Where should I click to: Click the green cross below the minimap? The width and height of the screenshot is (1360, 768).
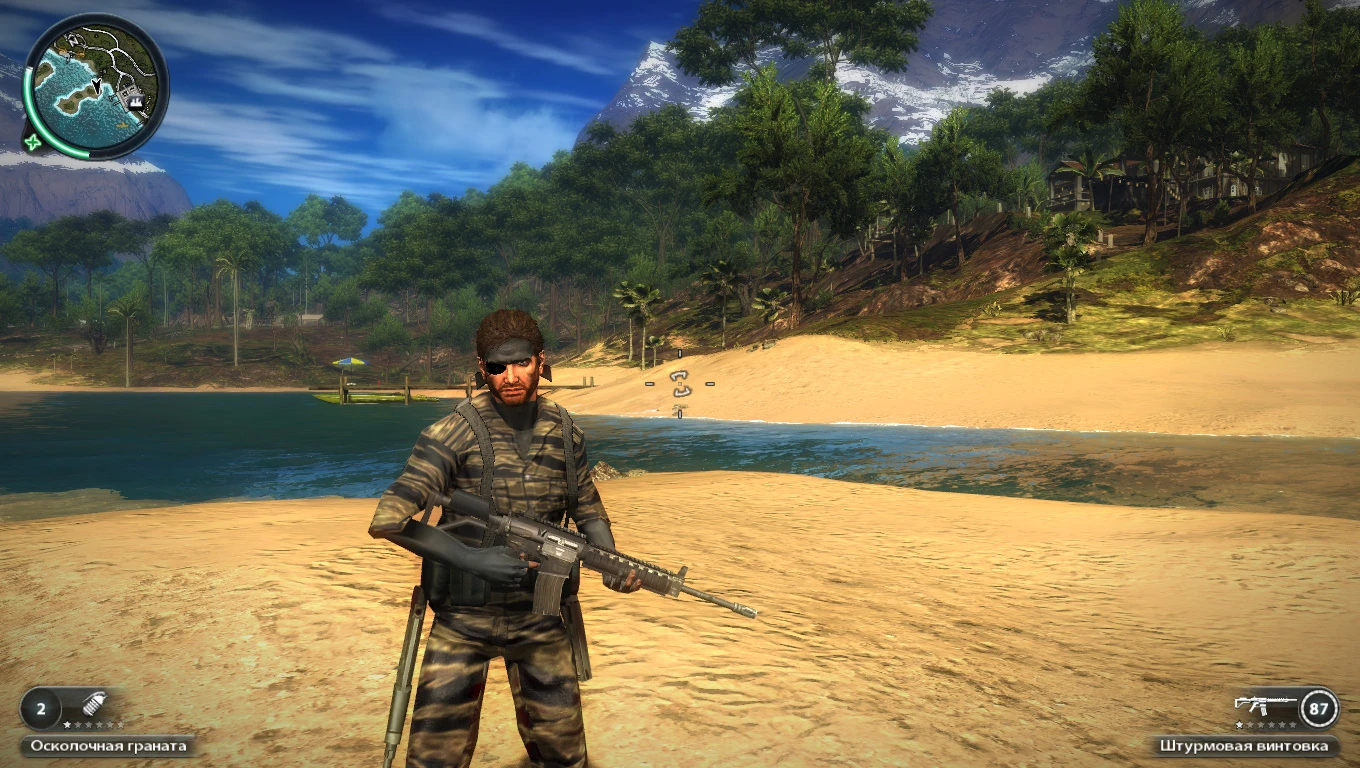pos(32,143)
